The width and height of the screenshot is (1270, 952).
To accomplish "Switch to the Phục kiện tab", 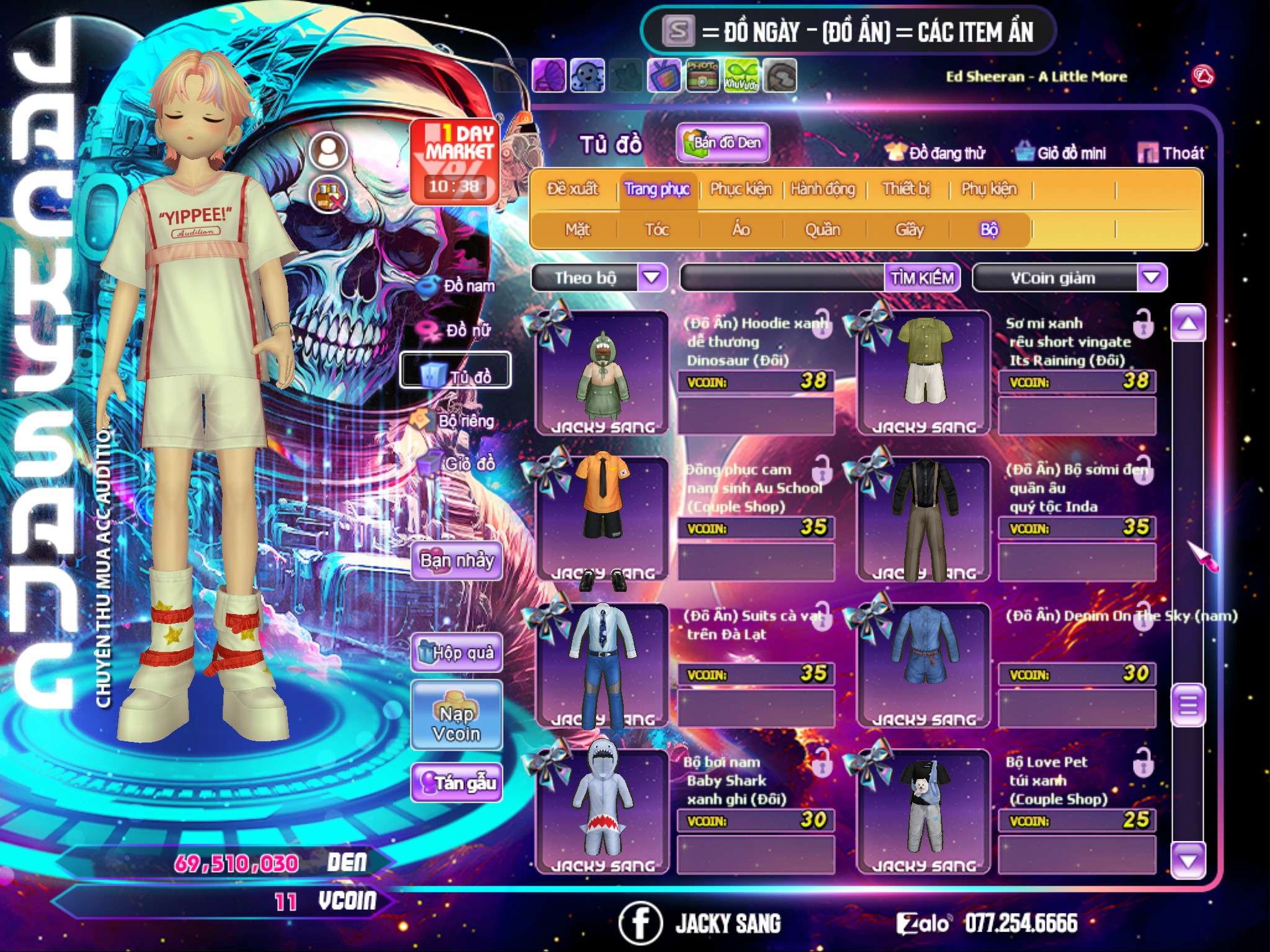I will 741,189.
